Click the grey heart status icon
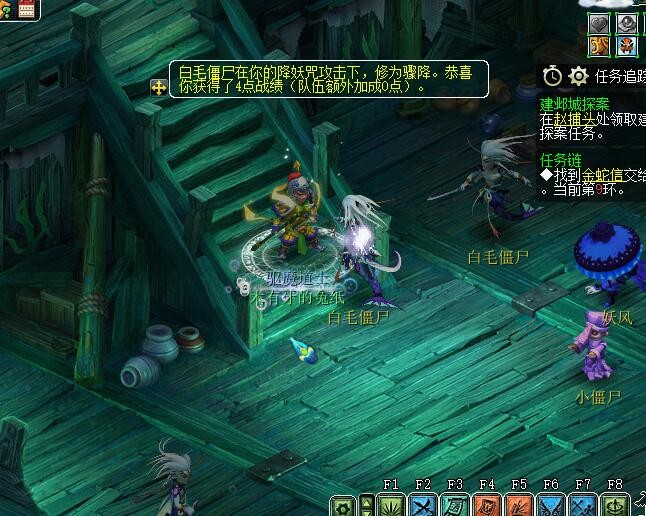This screenshot has height=516, width=646. pyautogui.click(x=599, y=24)
